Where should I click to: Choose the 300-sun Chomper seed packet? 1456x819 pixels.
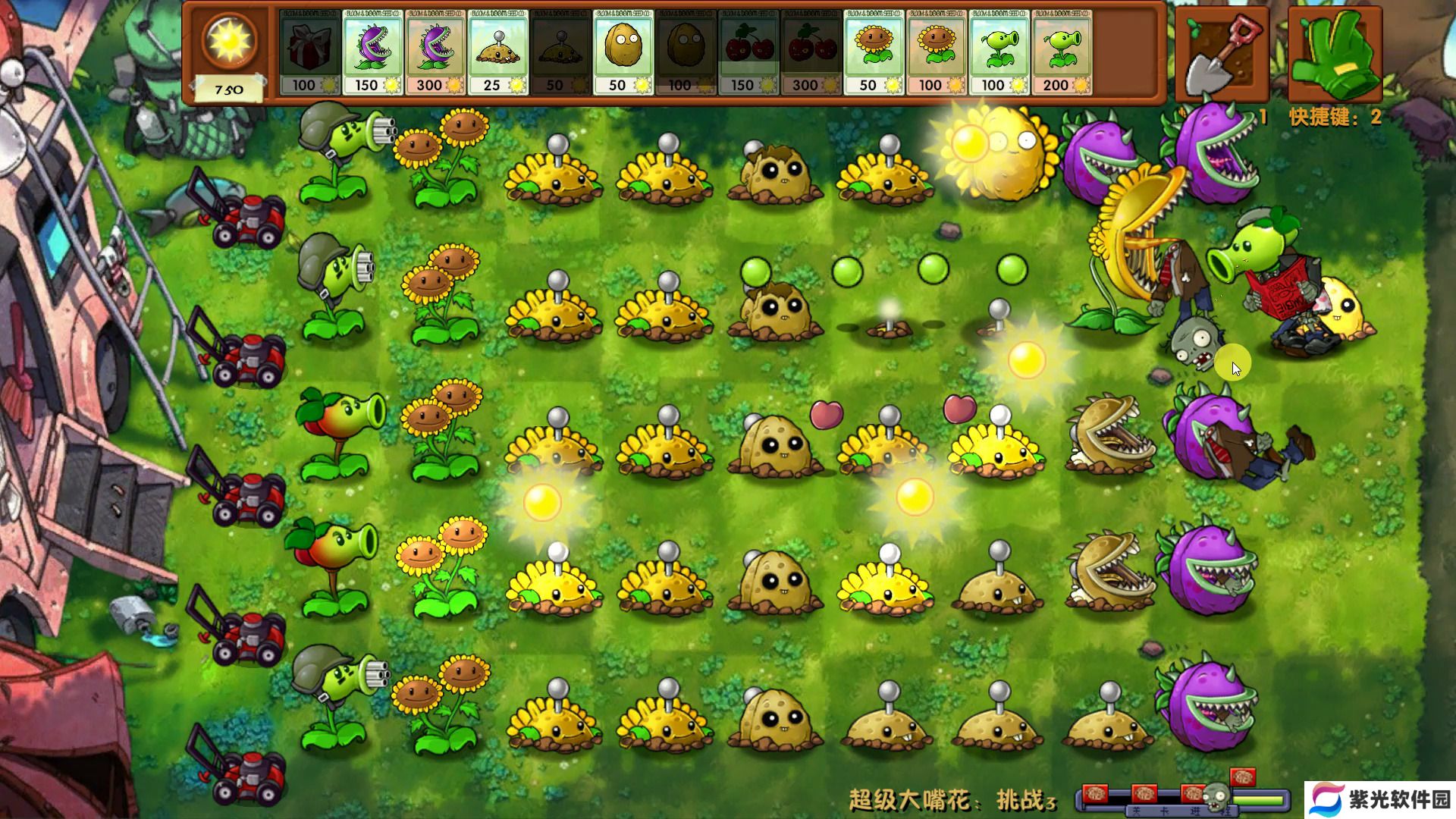pos(435,52)
